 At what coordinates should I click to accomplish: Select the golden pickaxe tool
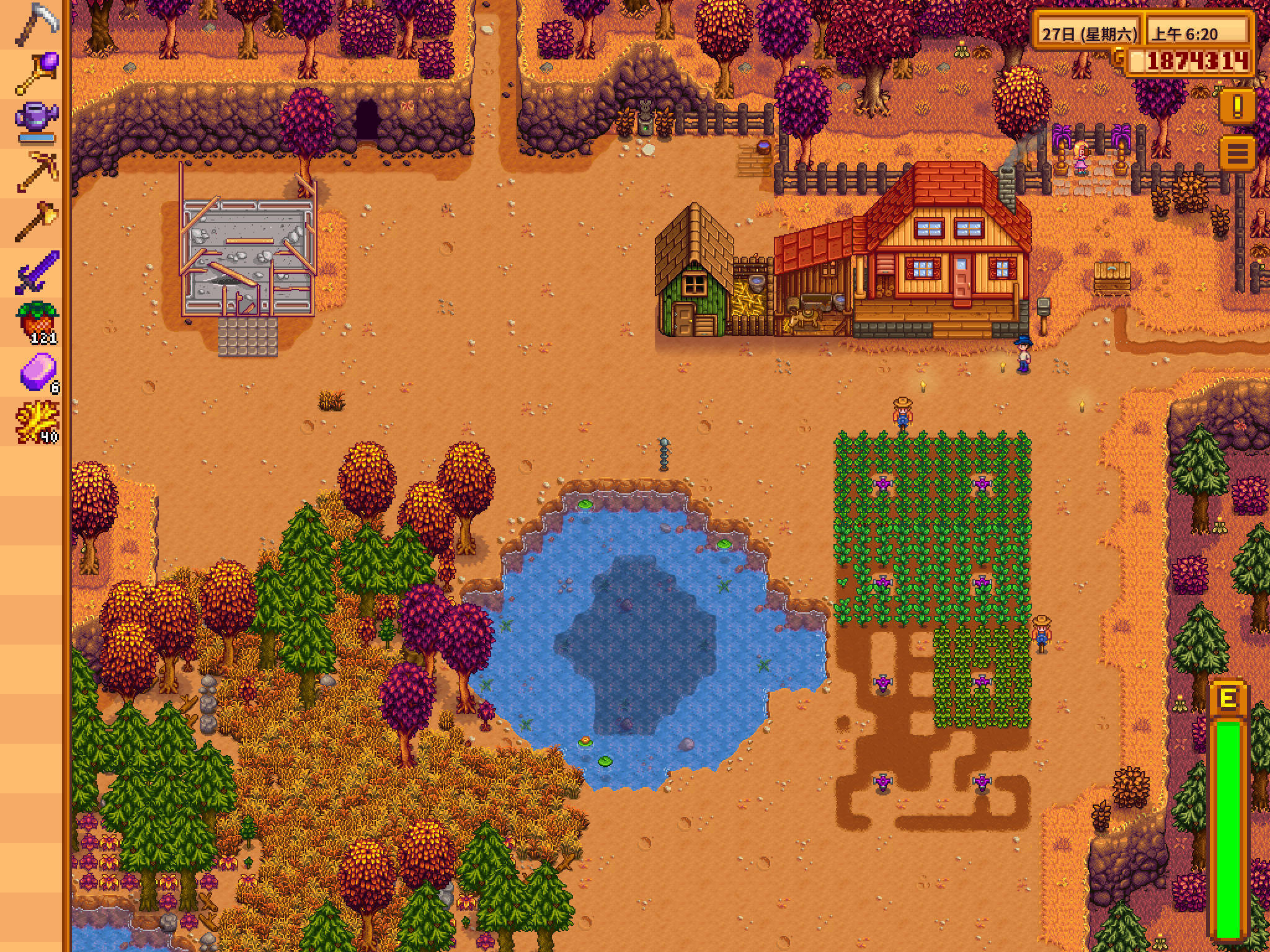[36, 171]
